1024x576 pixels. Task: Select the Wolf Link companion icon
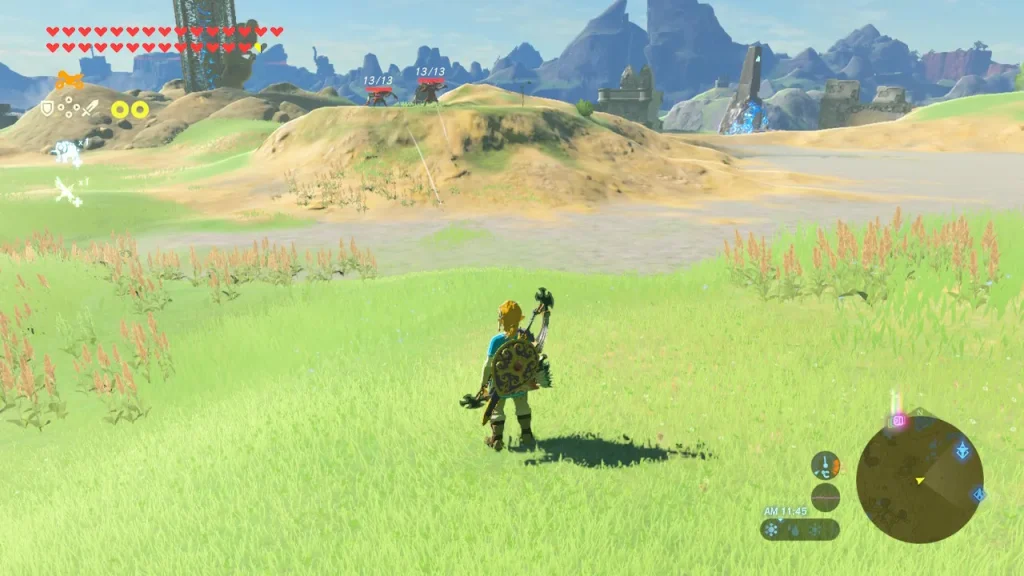click(67, 152)
